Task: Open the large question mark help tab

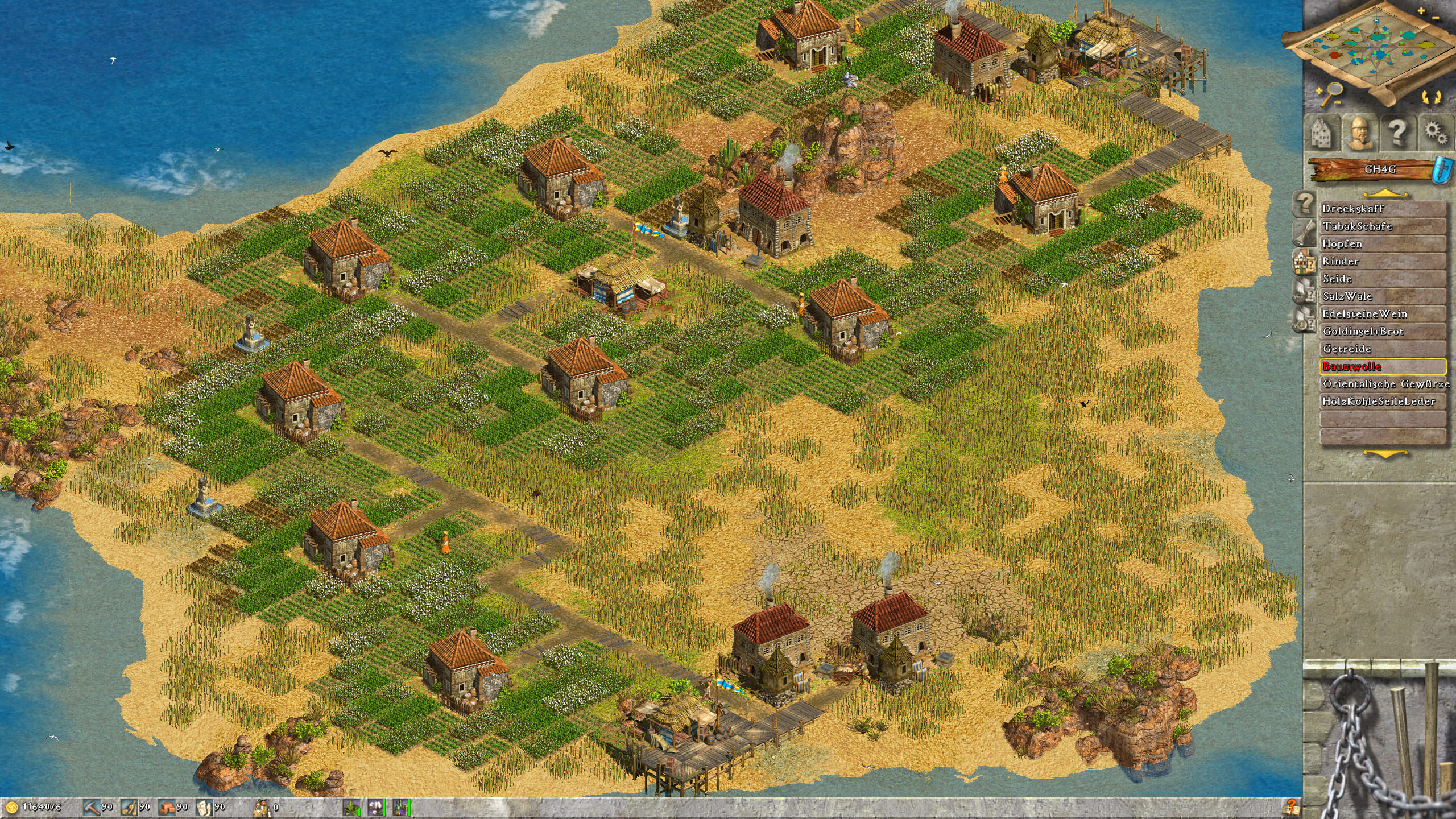Action: 1397,133
